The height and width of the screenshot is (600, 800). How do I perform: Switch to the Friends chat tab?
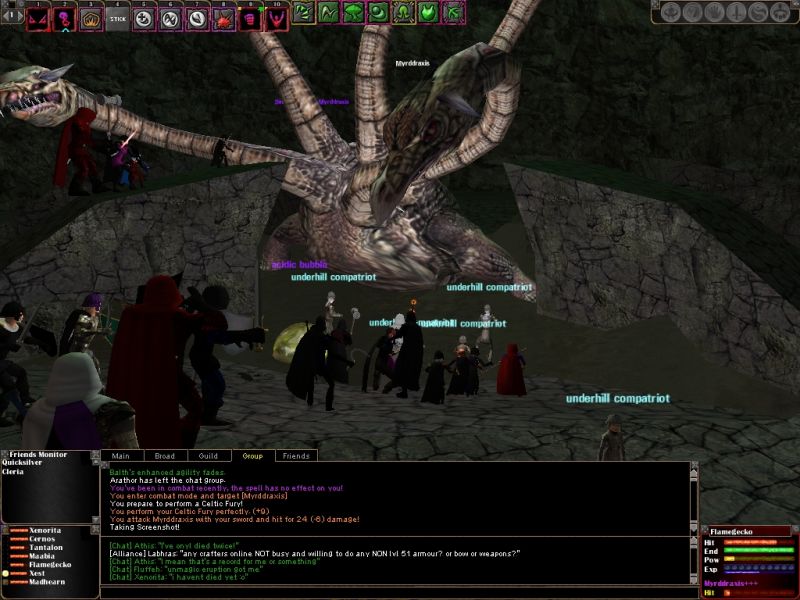point(296,456)
